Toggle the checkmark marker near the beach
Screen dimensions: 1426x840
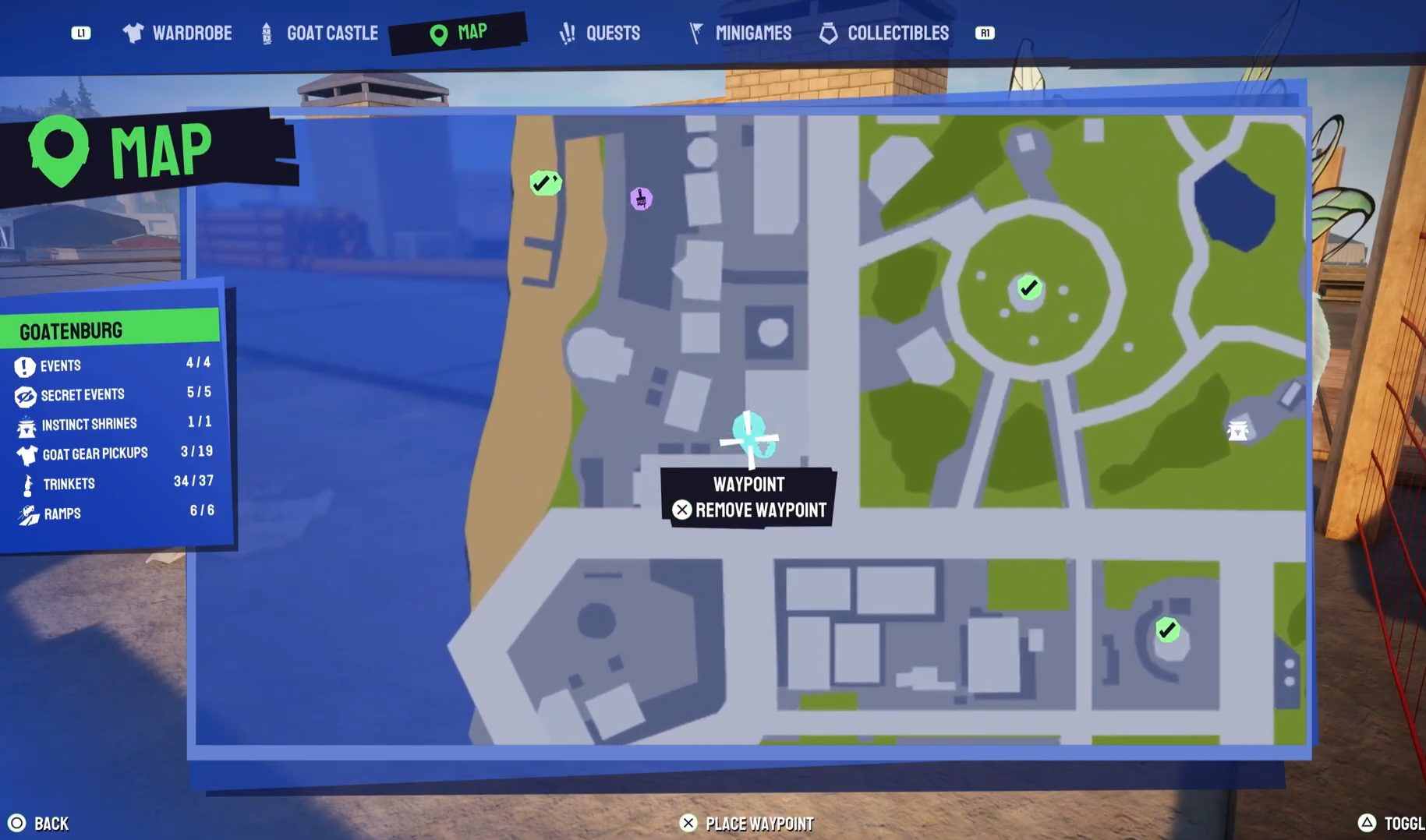(545, 182)
